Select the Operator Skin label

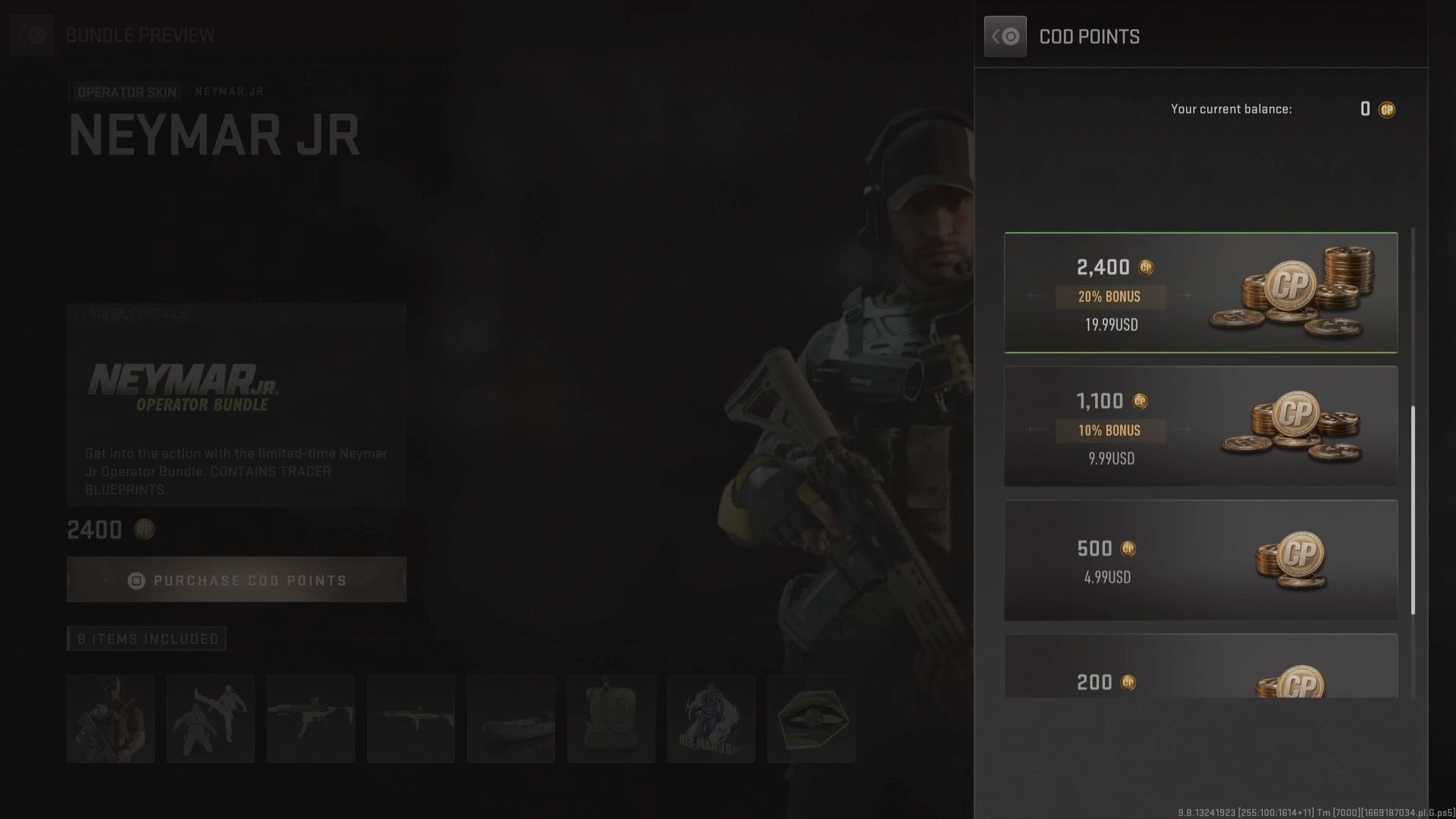pos(126,92)
